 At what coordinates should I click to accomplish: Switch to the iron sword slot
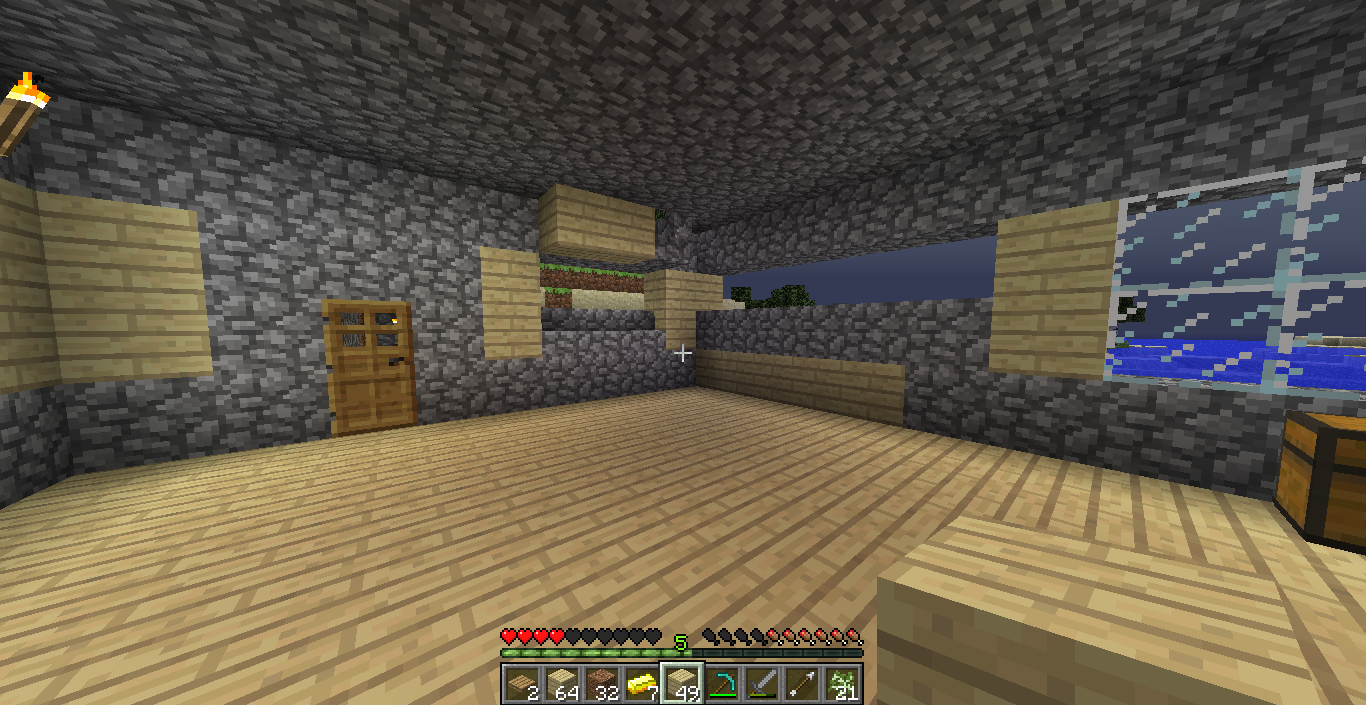coord(762,684)
